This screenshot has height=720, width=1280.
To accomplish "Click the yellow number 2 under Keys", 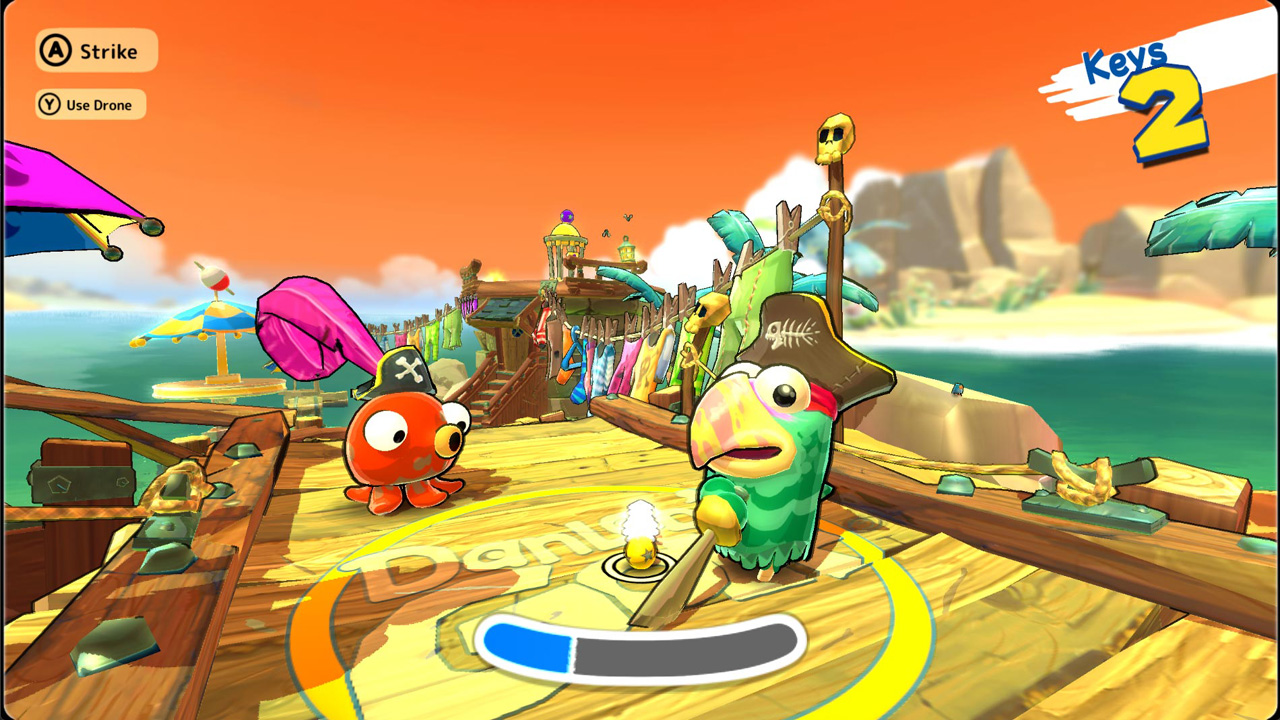I will (1162, 107).
